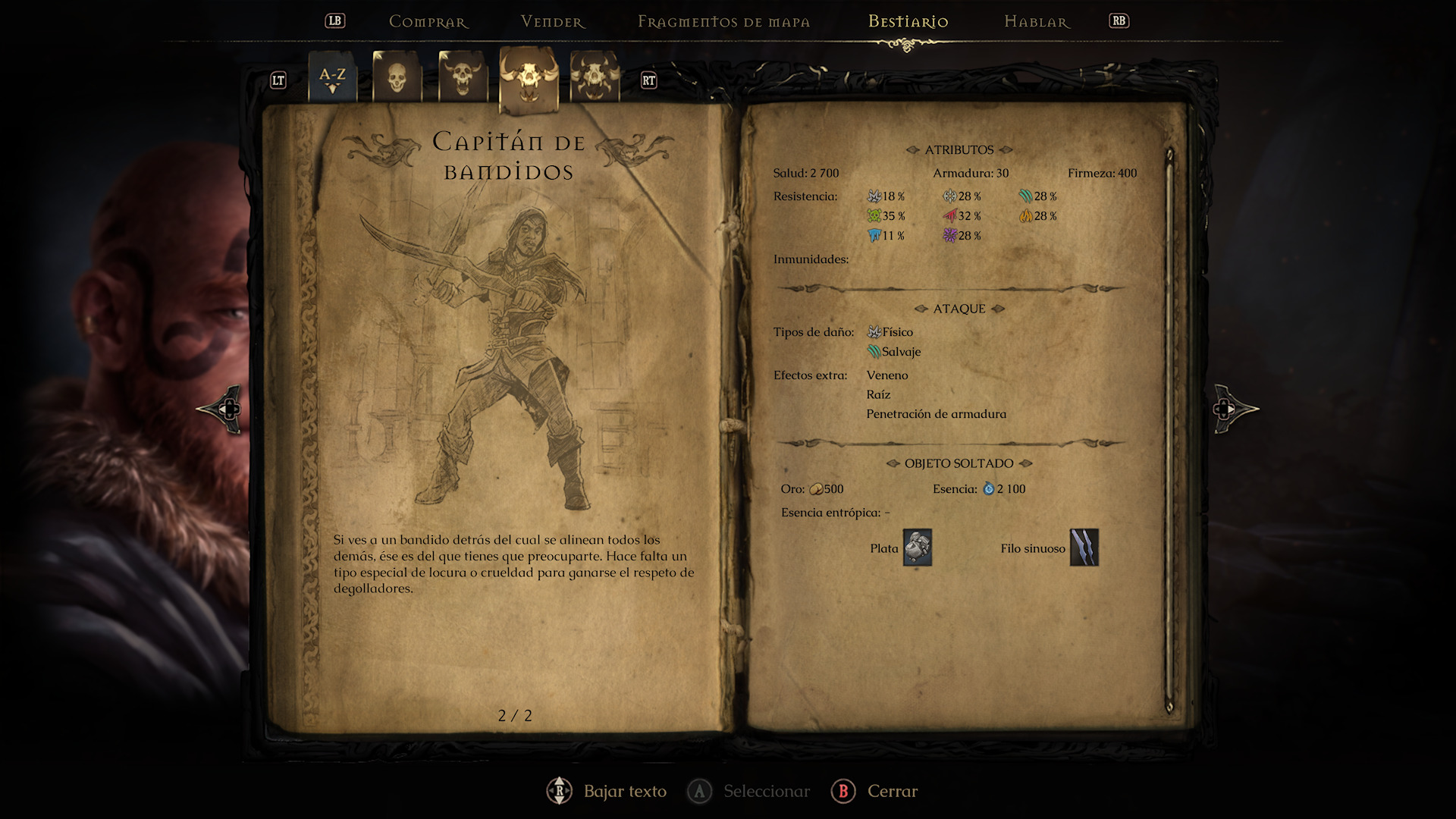Select the Bestiario tab
Screen dimensions: 1456x819
(x=908, y=22)
